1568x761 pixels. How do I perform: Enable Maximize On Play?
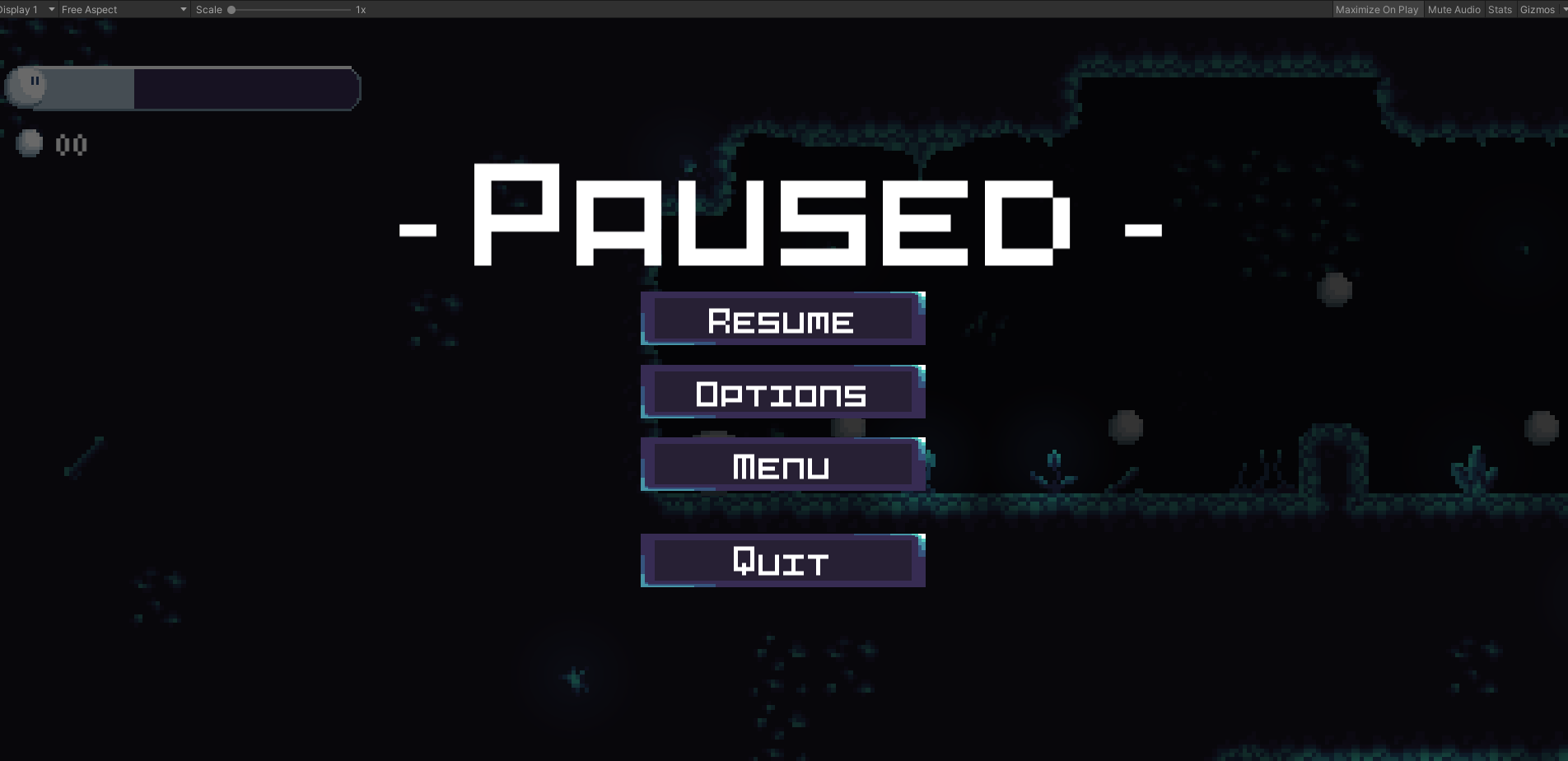1377,9
